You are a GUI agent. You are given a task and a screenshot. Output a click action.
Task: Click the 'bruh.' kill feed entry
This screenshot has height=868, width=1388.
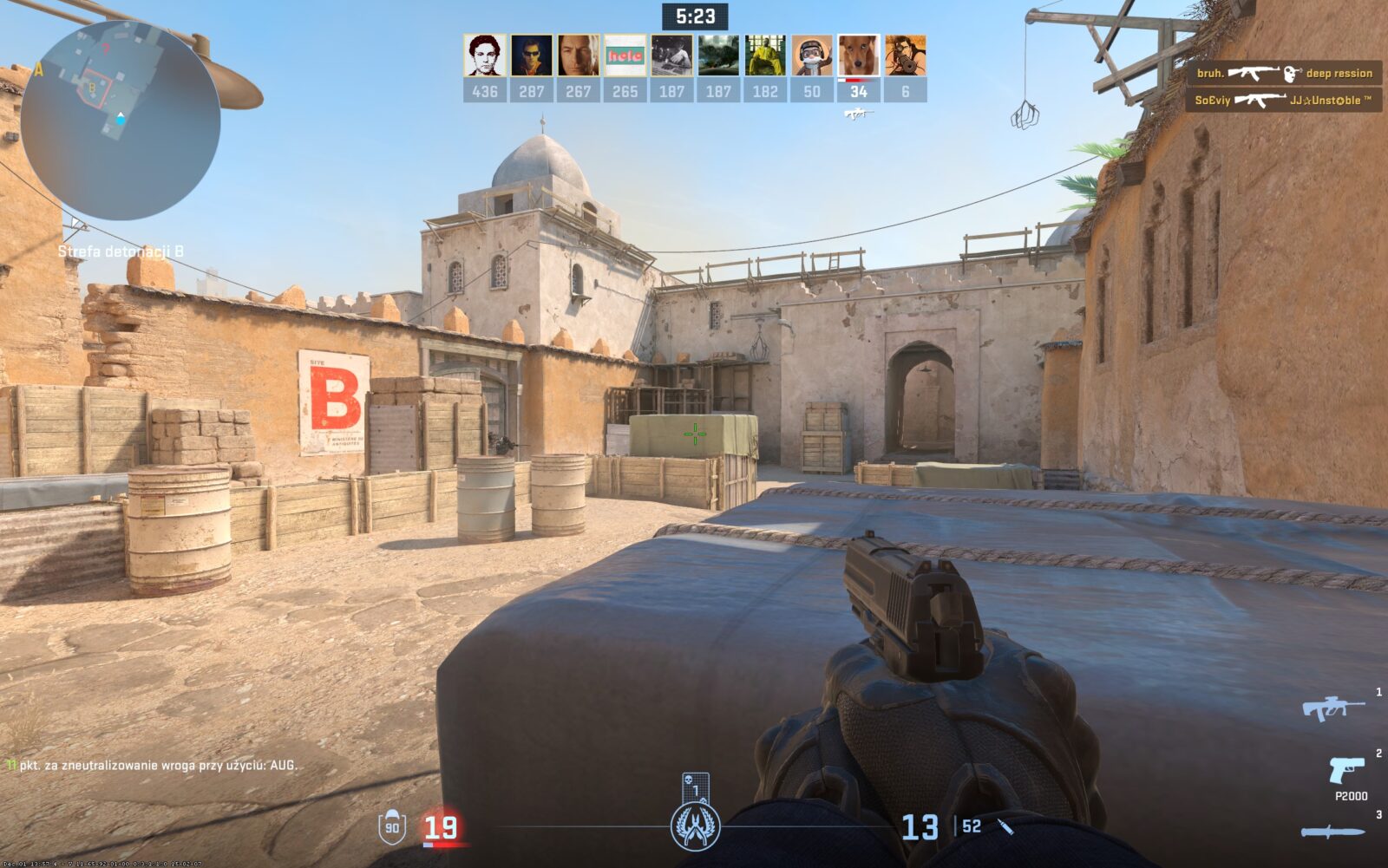click(1284, 74)
